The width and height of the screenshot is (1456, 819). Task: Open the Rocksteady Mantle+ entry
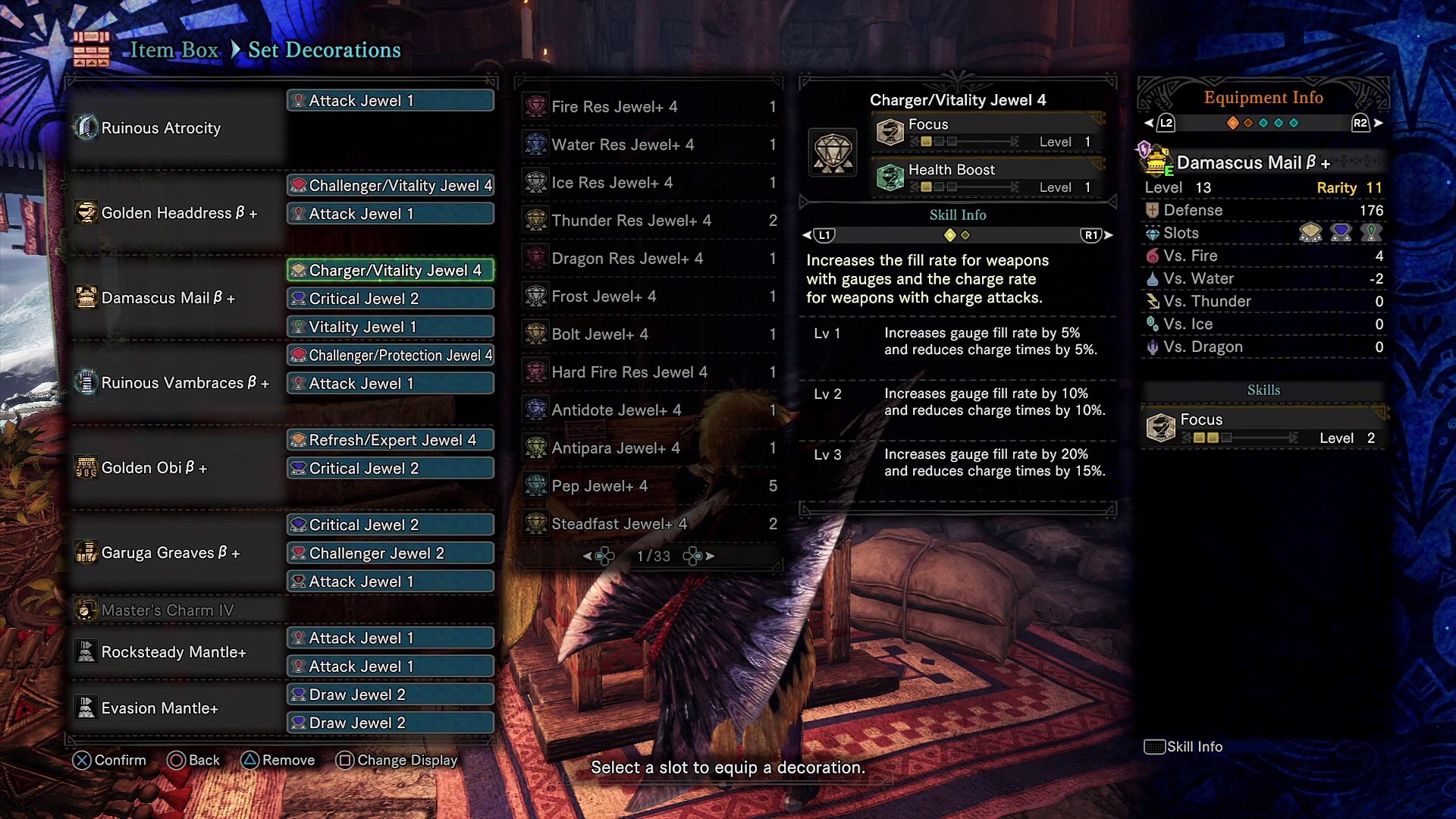click(x=174, y=652)
